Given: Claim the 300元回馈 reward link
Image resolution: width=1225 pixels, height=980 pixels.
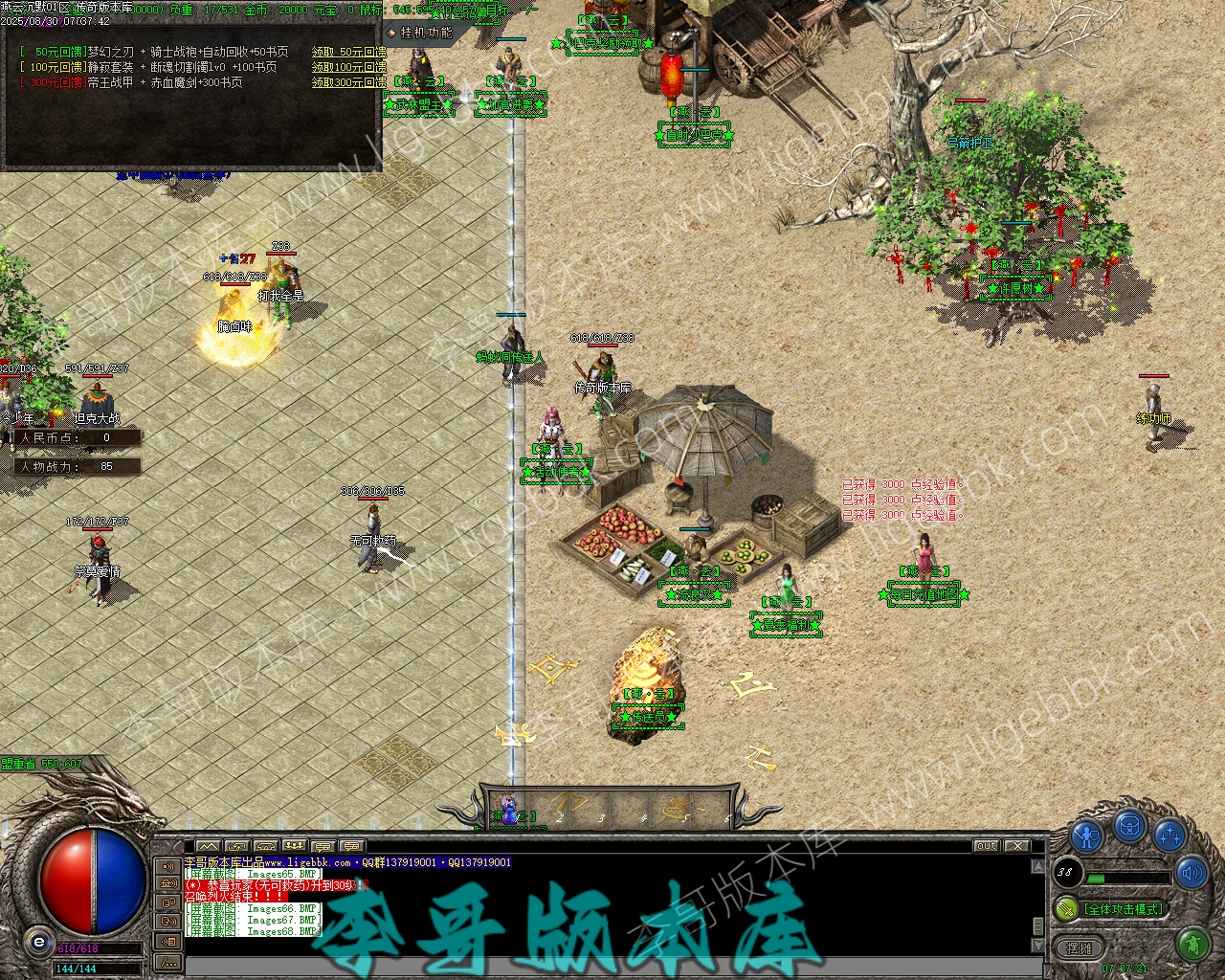Looking at the screenshot, I should tap(348, 82).
